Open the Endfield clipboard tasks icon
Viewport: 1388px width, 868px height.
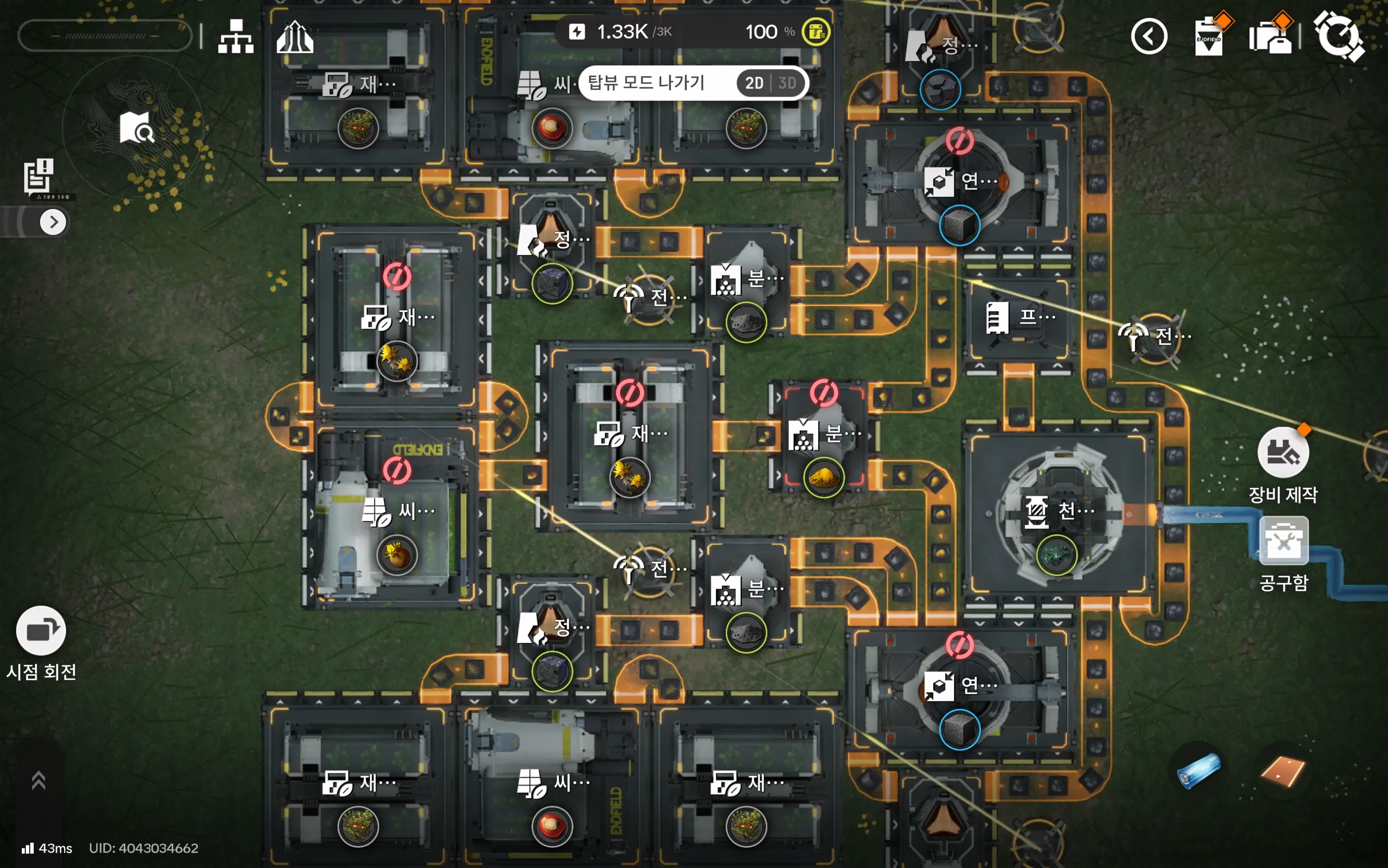click(1210, 36)
